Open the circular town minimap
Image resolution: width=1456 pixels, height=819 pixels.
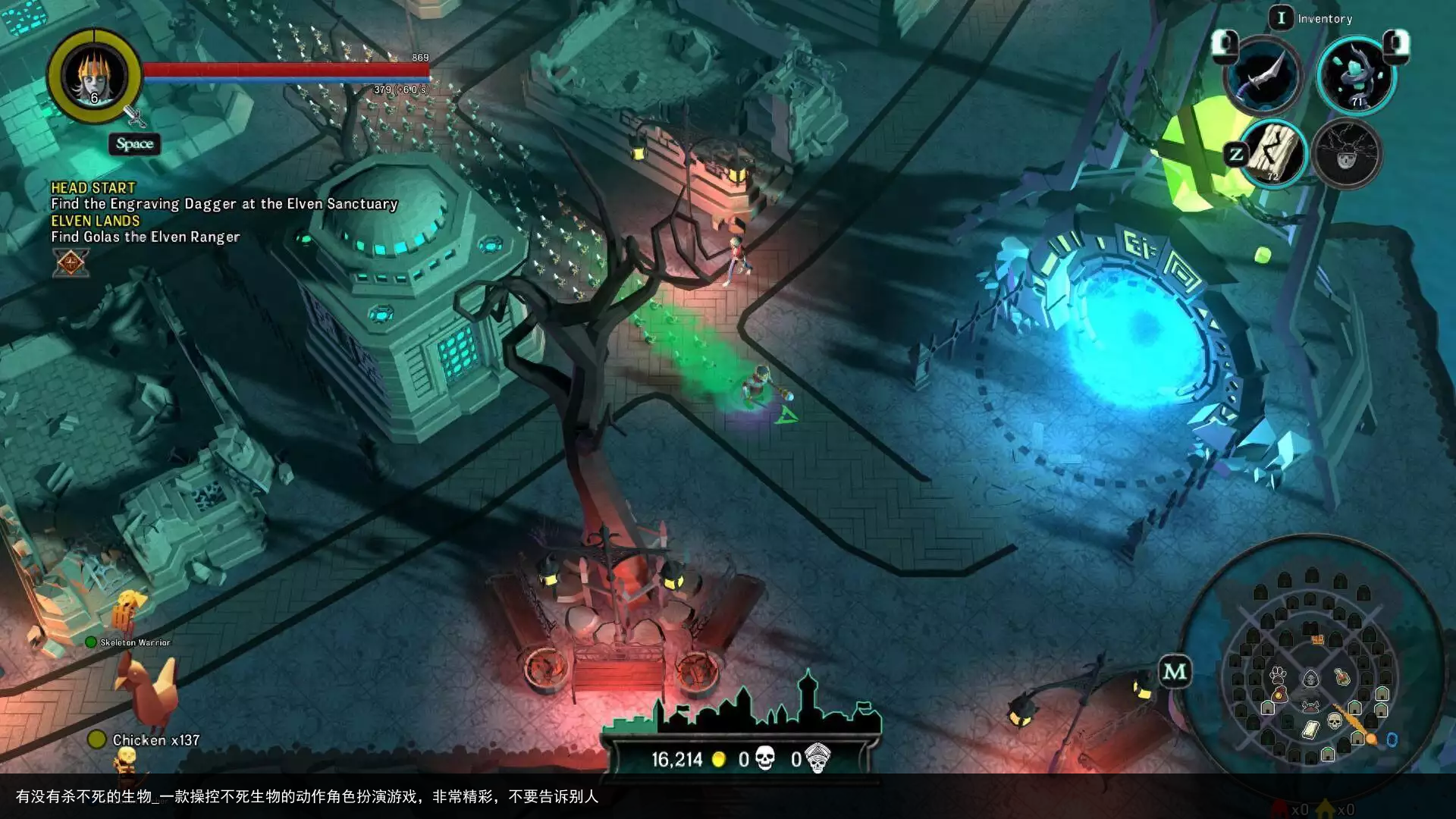[x=1311, y=666]
